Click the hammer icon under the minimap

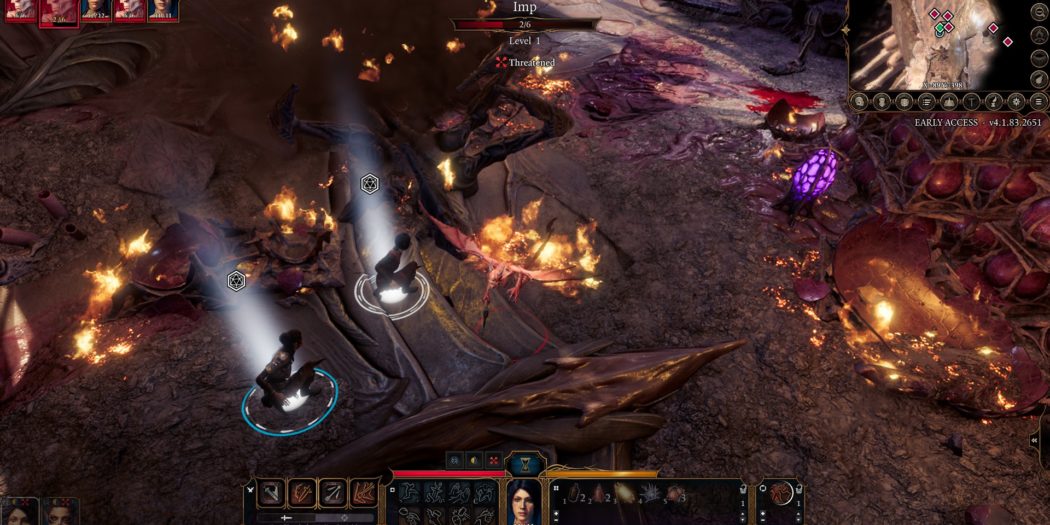[970, 101]
